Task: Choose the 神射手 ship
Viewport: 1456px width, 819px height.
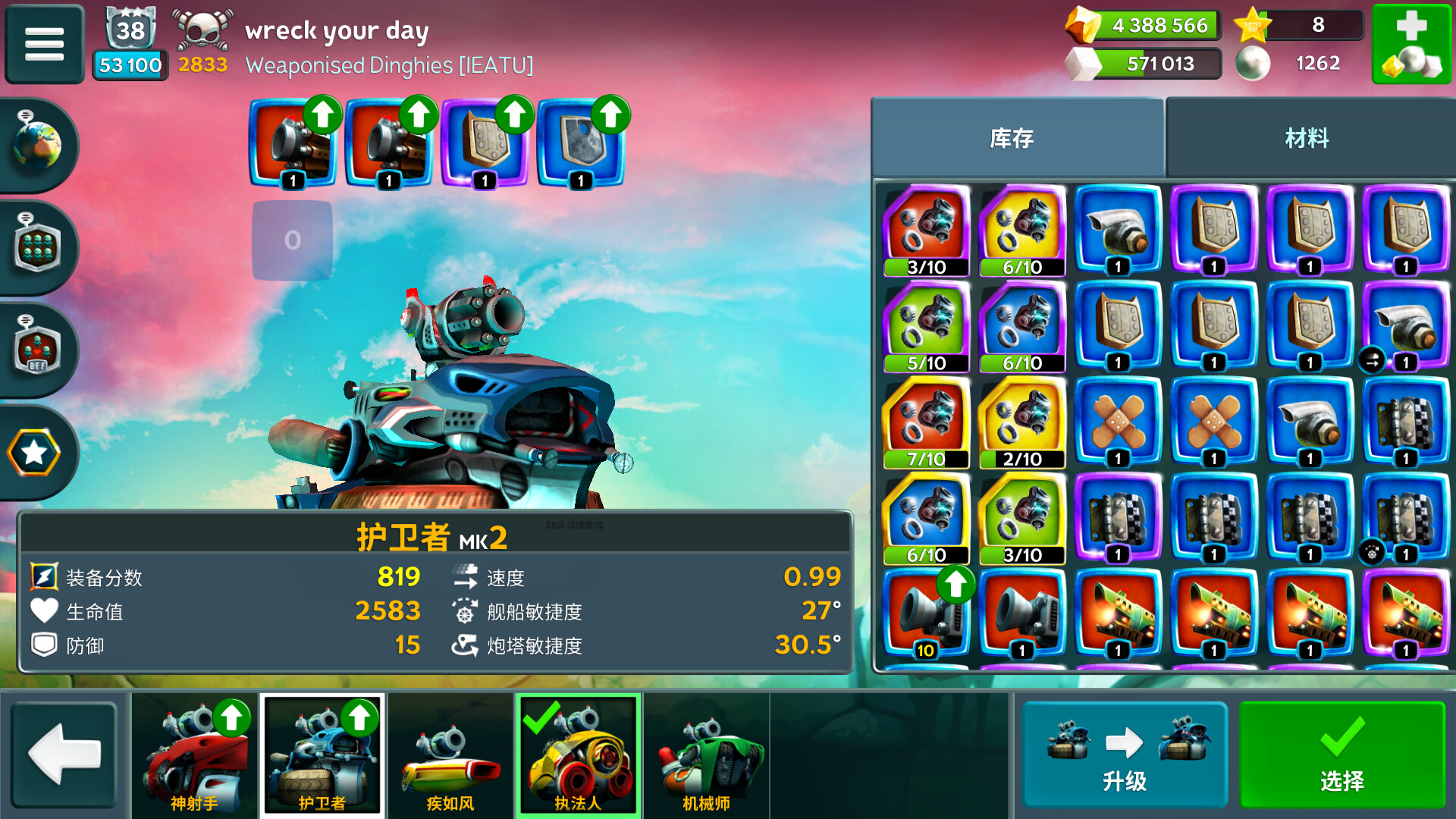Action: 194,755
